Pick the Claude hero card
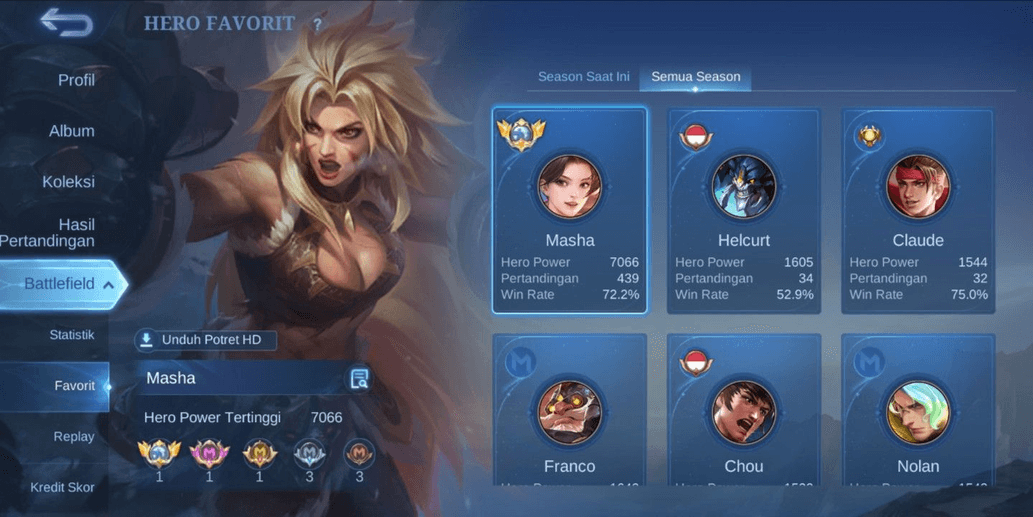Viewport: 1033px width, 517px height. tap(918, 211)
